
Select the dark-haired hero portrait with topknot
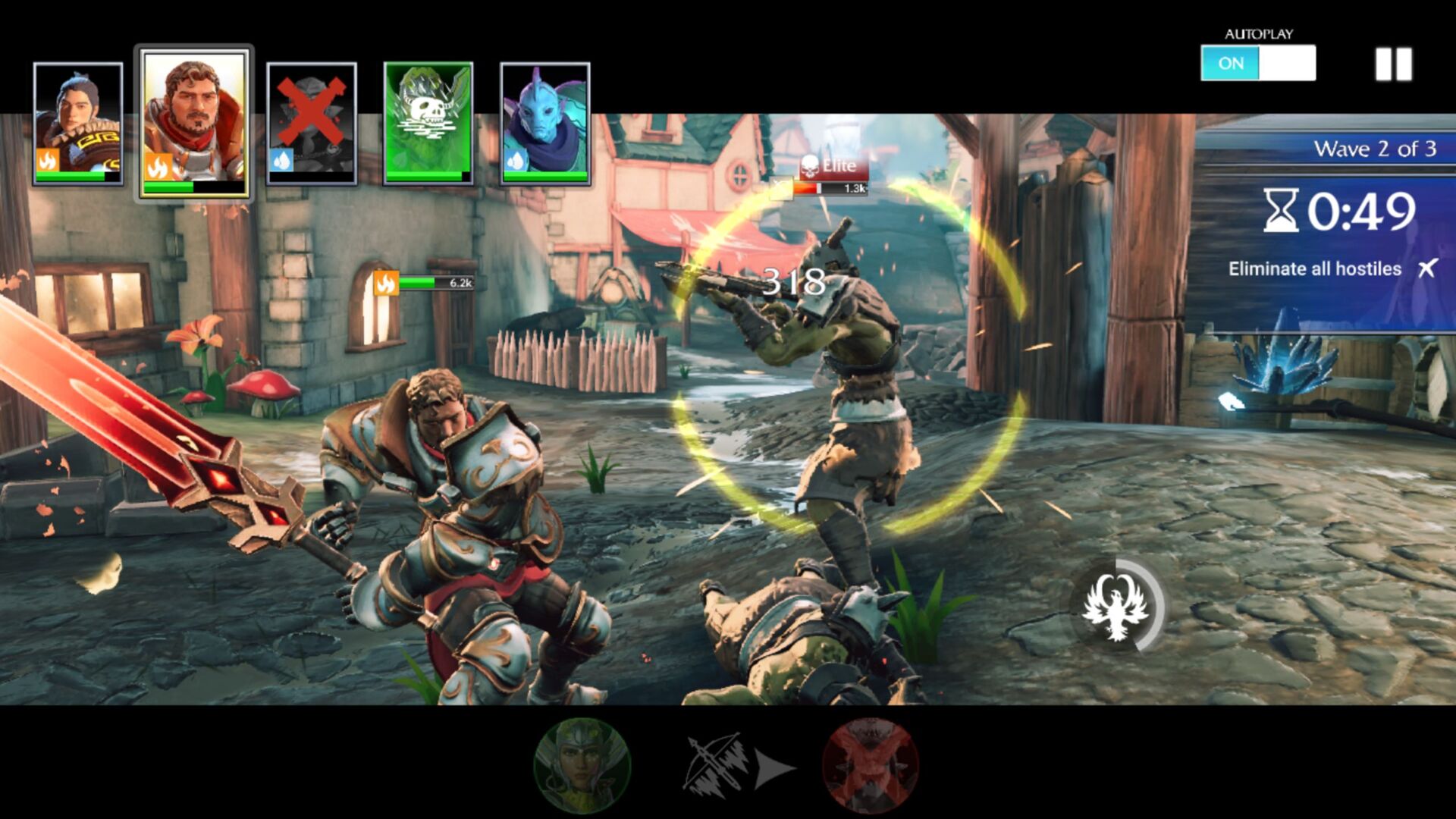[x=78, y=124]
